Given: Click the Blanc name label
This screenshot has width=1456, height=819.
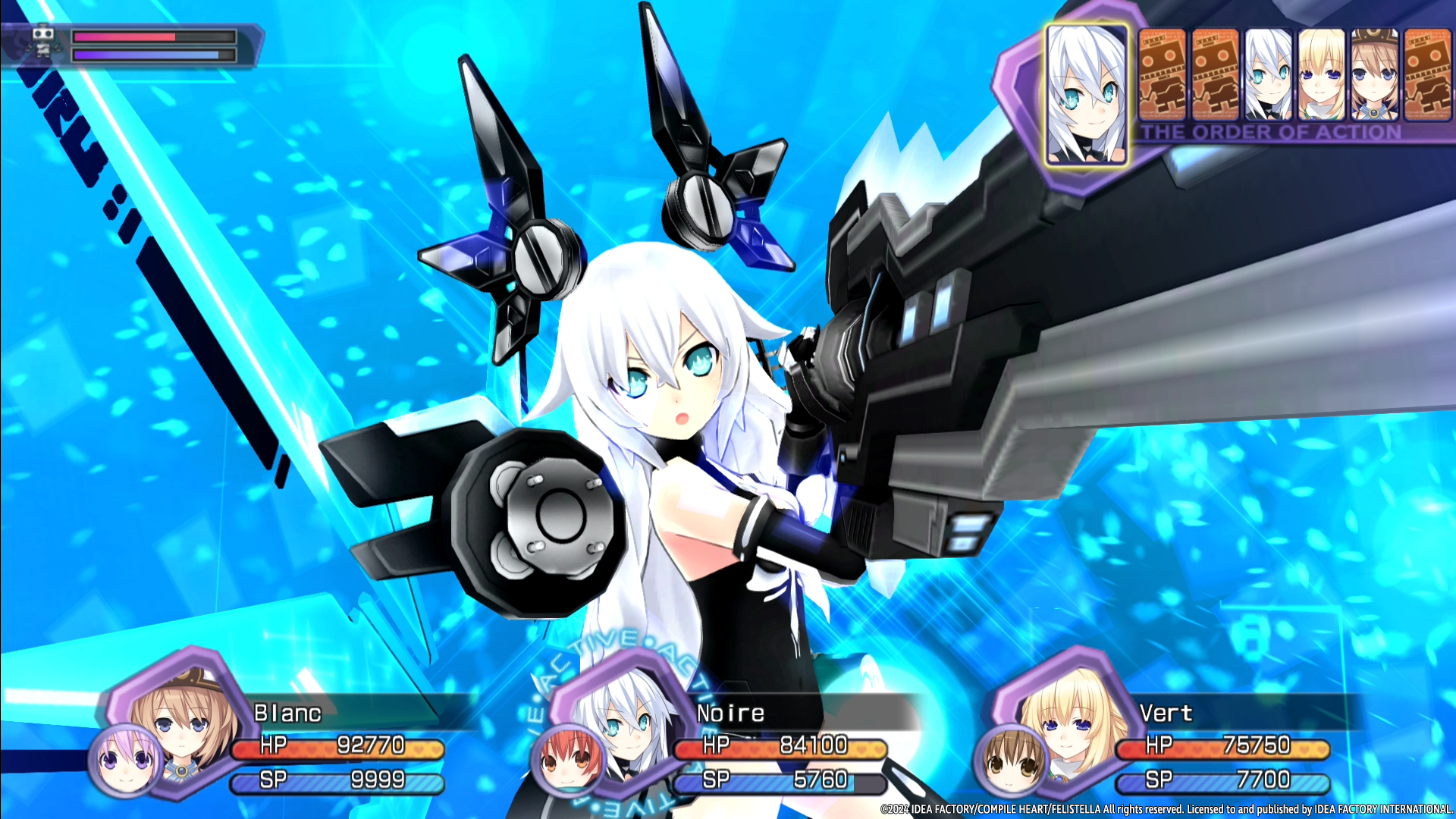Looking at the screenshot, I should 289,713.
